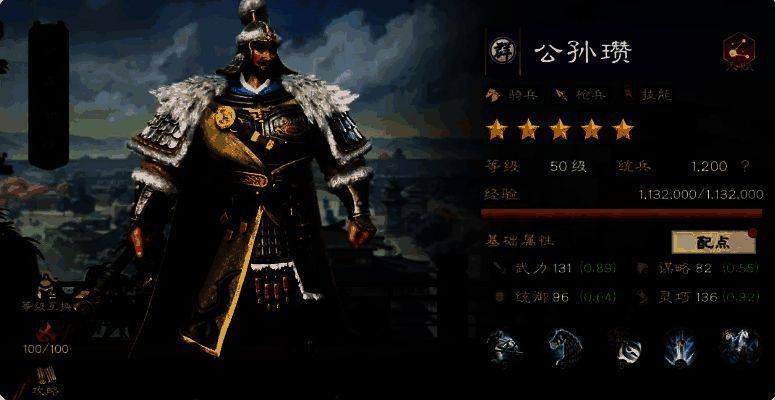Click the question mark next to 统兵
This screenshot has height=400, width=775.
pos(744,166)
